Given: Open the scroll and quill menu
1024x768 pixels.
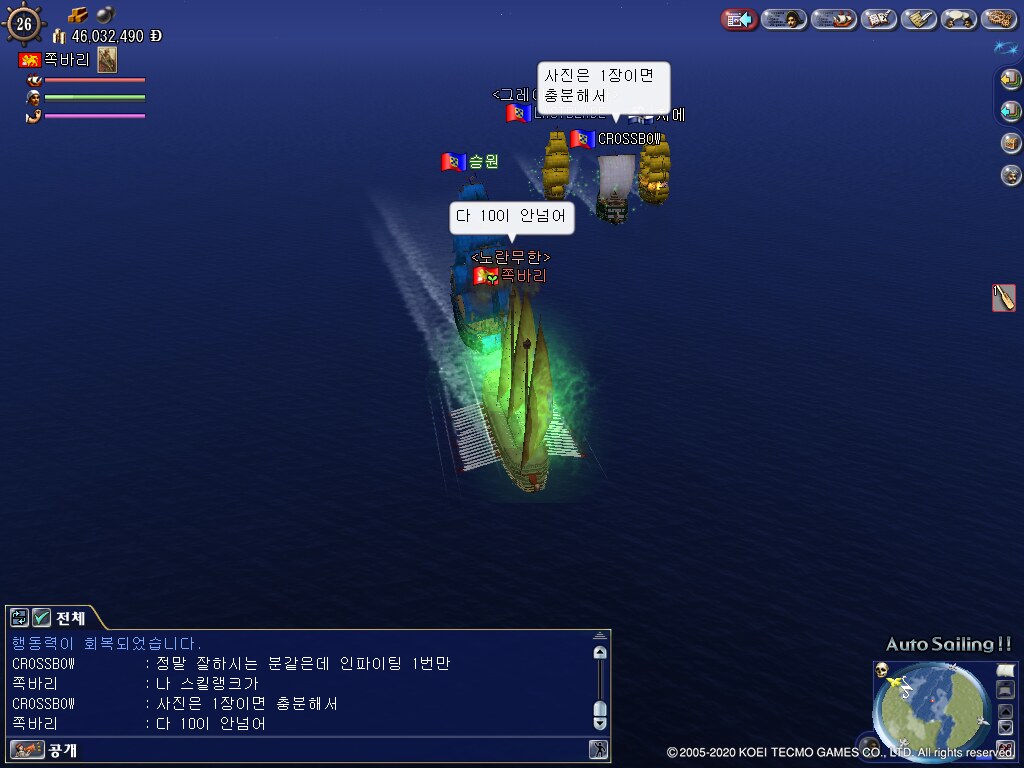Looking at the screenshot, I should pos(918,19).
